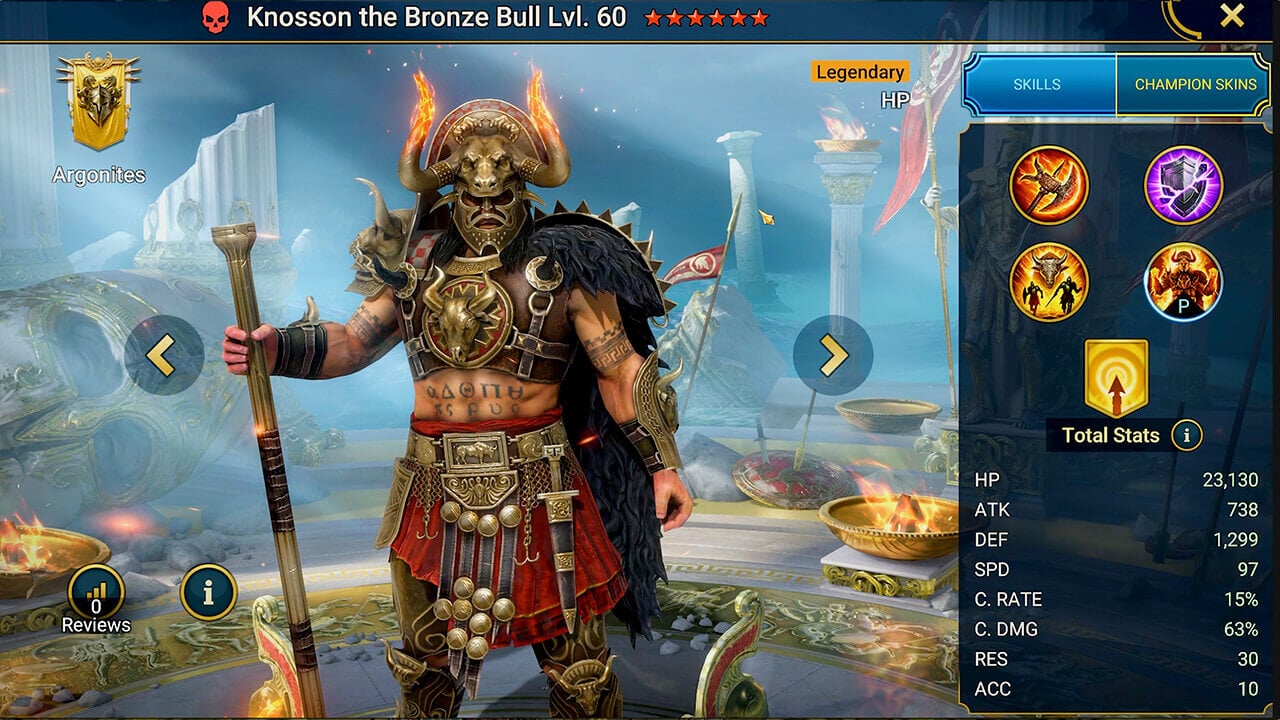Select the six-star rating row
Viewport: 1280px width, 720px height.
click(x=706, y=16)
